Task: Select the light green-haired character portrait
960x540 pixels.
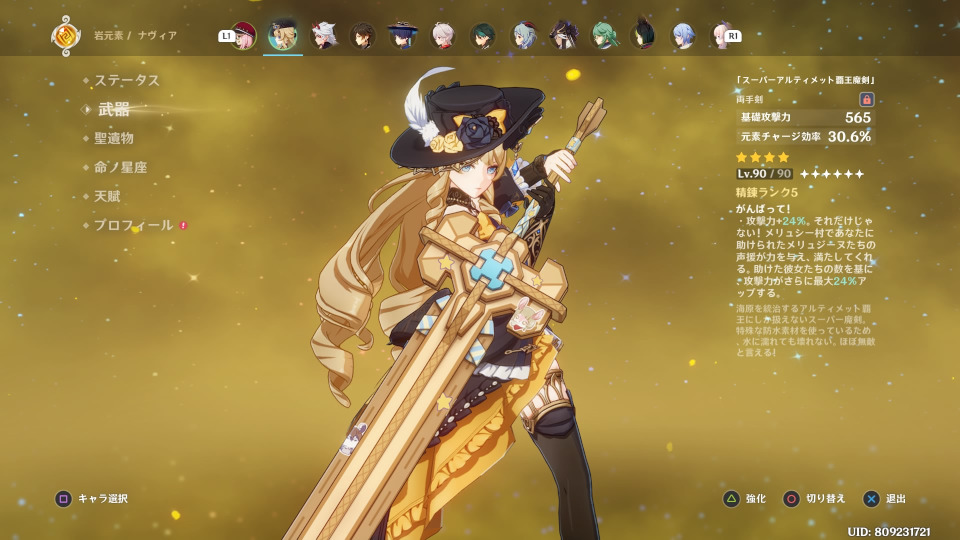Action: (603, 36)
